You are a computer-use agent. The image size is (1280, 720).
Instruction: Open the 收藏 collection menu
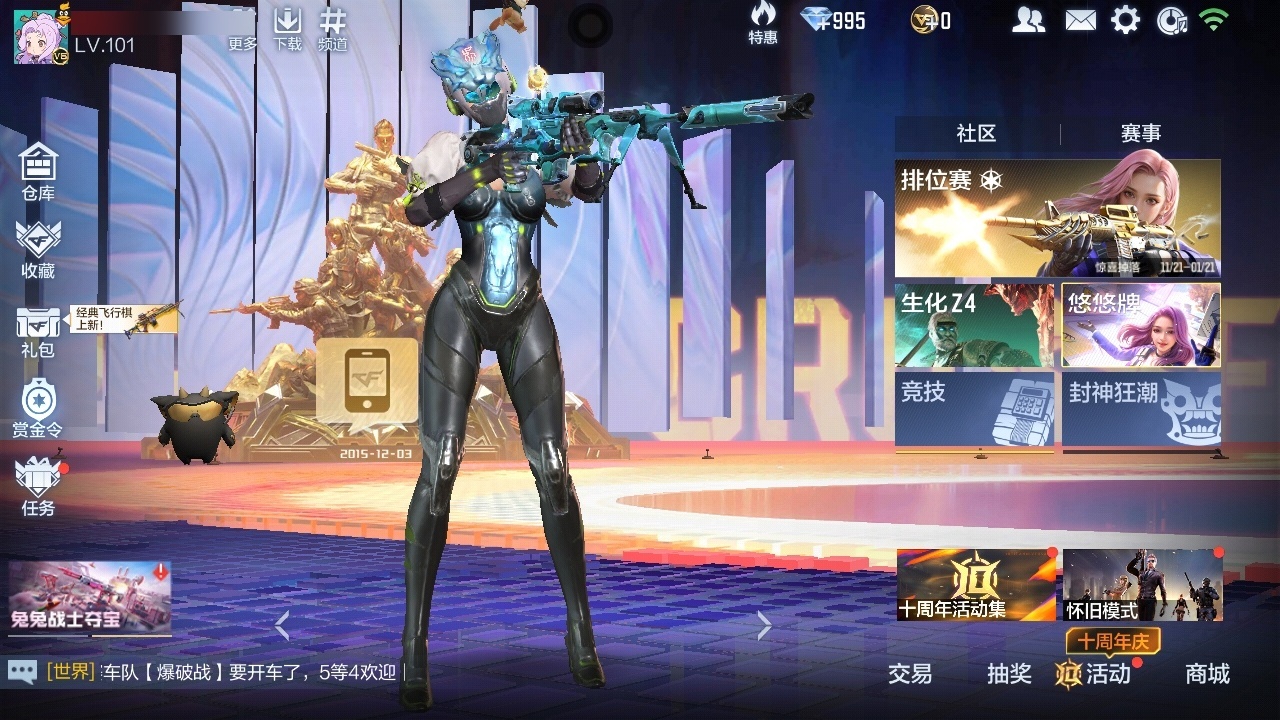click(38, 249)
